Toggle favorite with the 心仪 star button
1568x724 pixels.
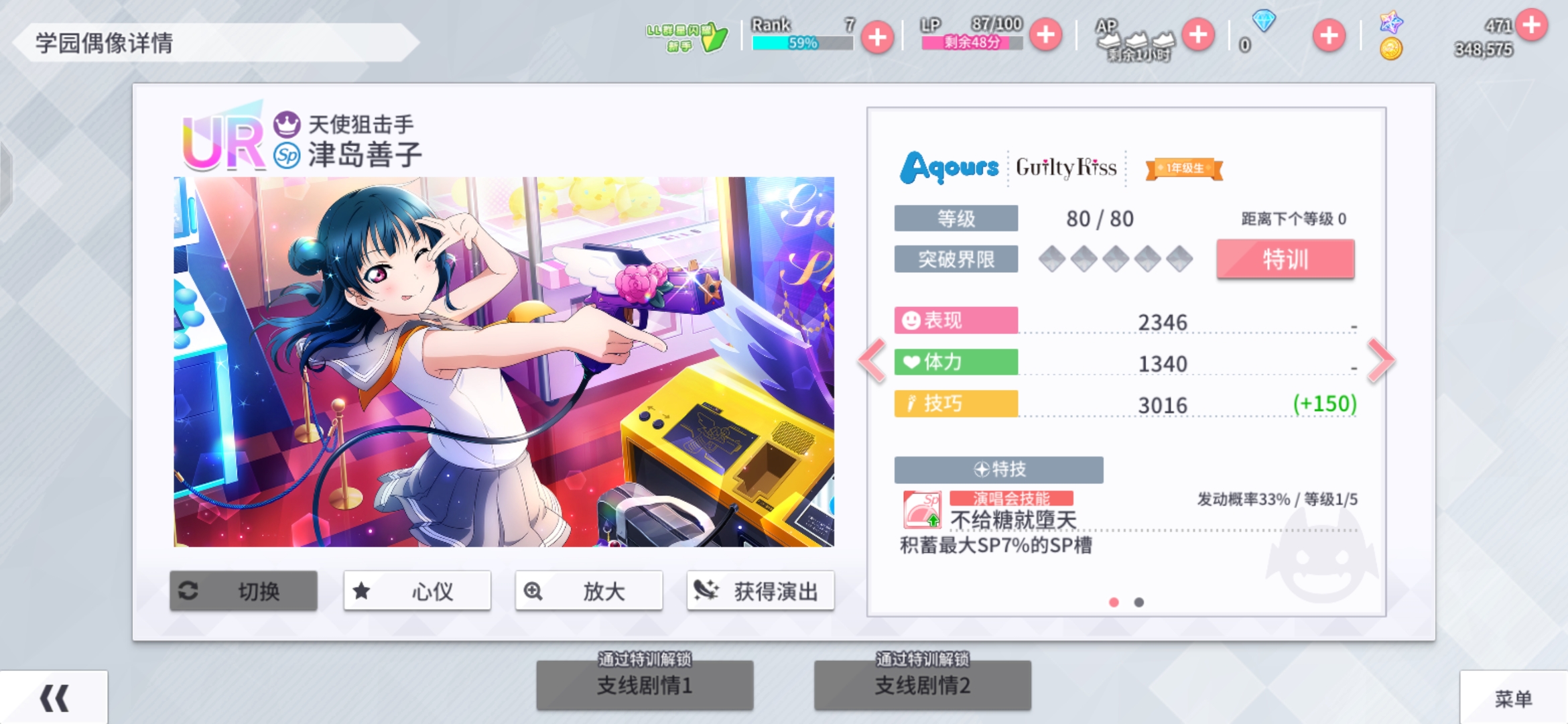point(361,591)
